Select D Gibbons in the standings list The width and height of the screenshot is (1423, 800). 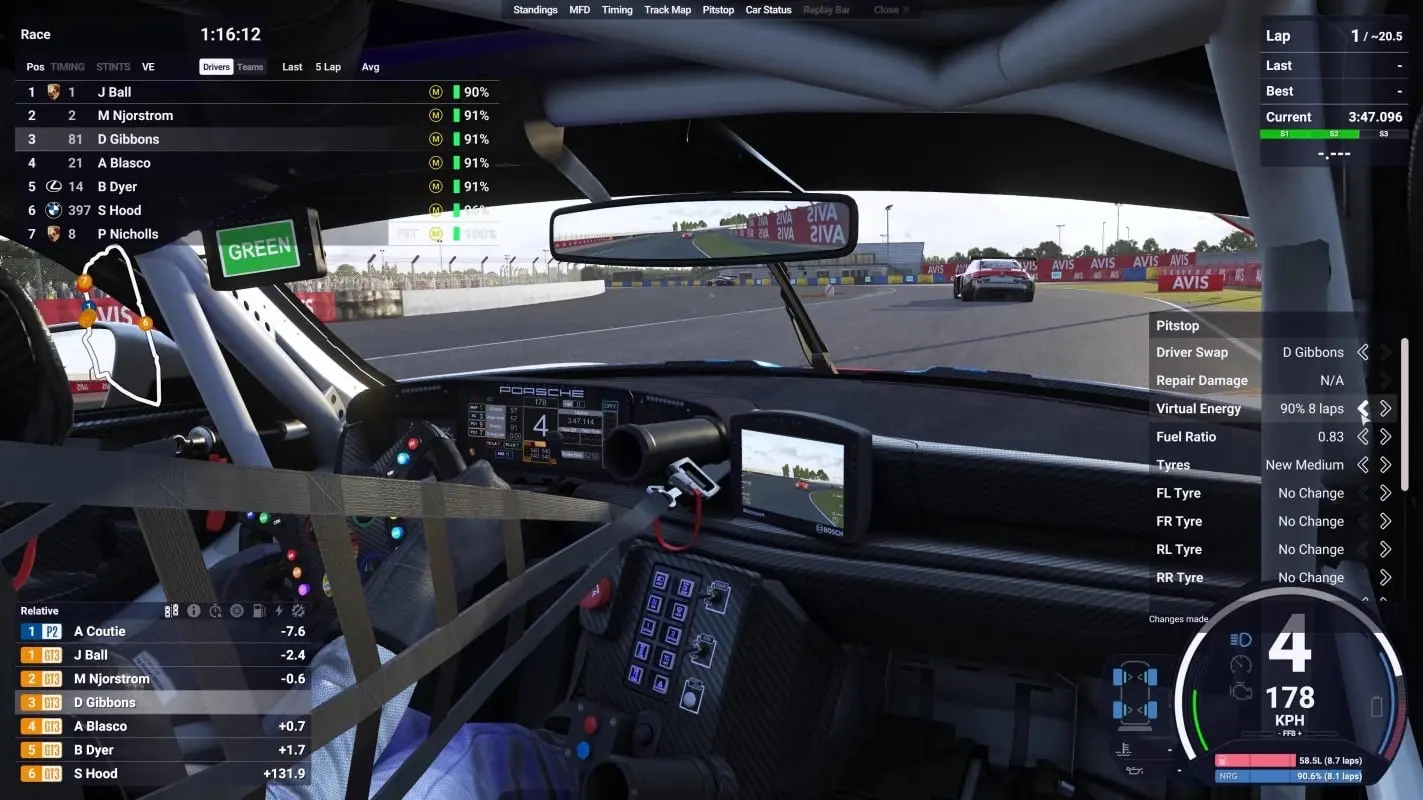(x=130, y=138)
